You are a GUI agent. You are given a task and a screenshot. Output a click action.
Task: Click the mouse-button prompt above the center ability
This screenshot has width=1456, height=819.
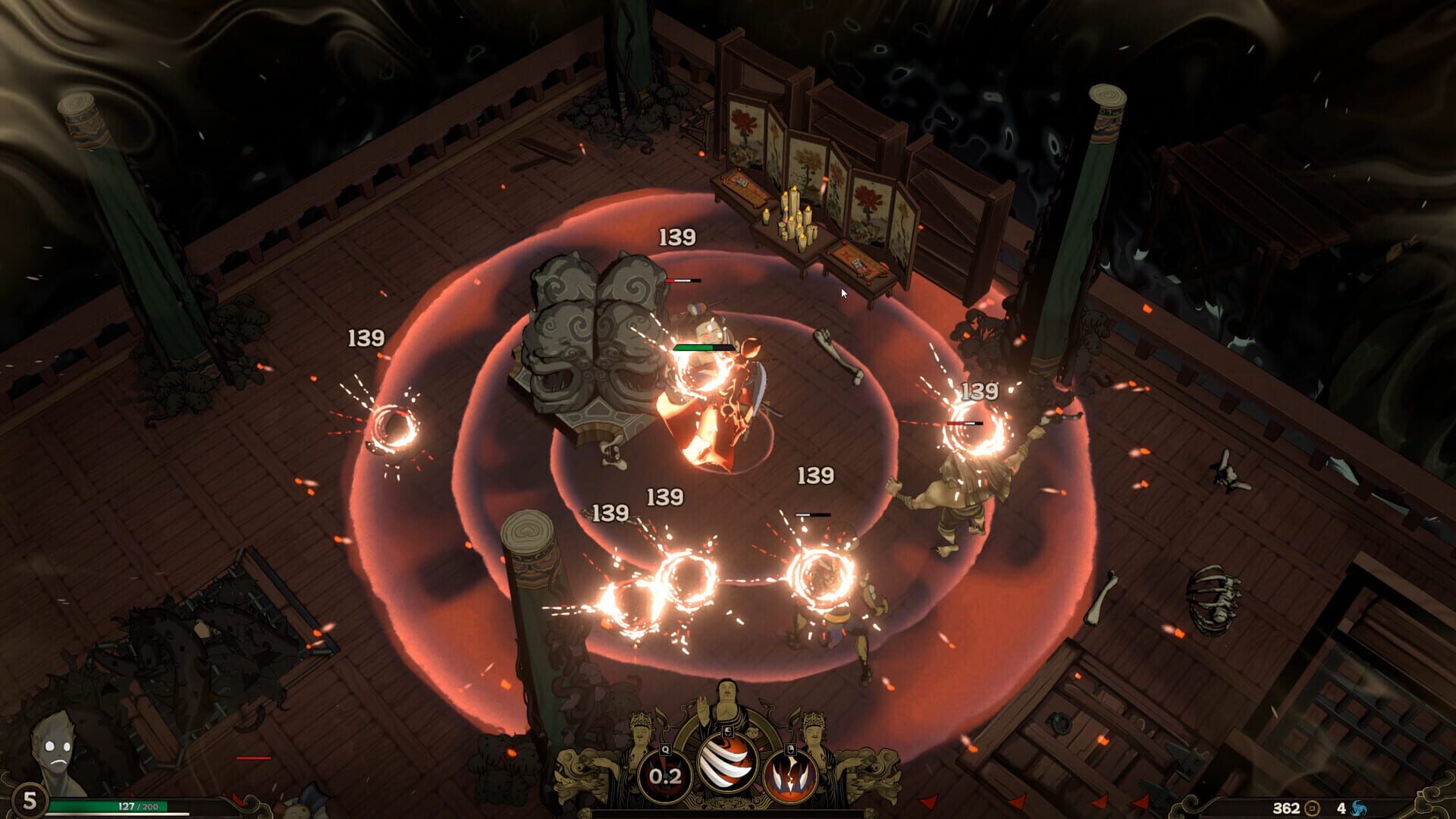pyautogui.click(x=728, y=732)
